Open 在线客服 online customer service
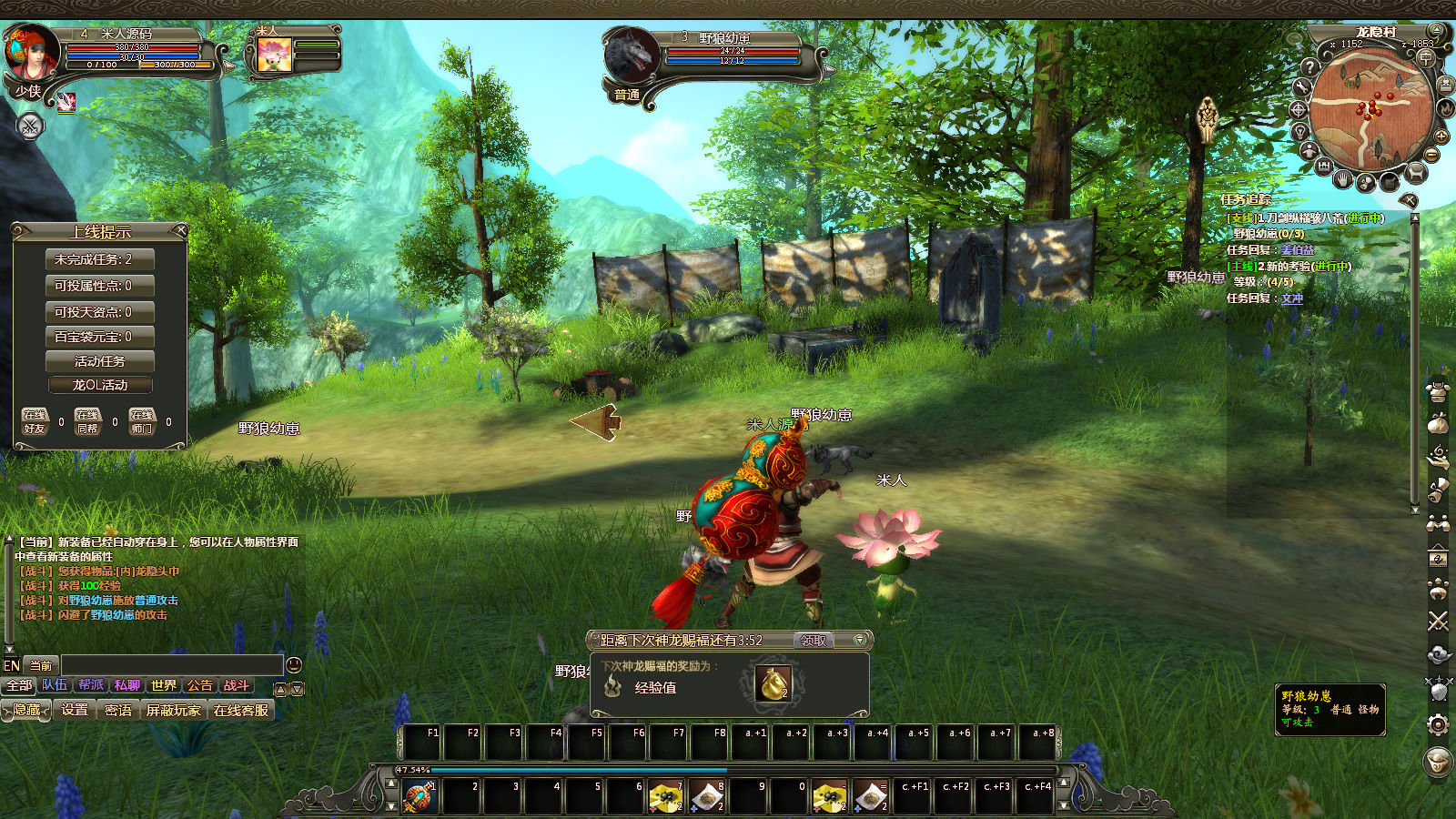 pyautogui.click(x=241, y=710)
